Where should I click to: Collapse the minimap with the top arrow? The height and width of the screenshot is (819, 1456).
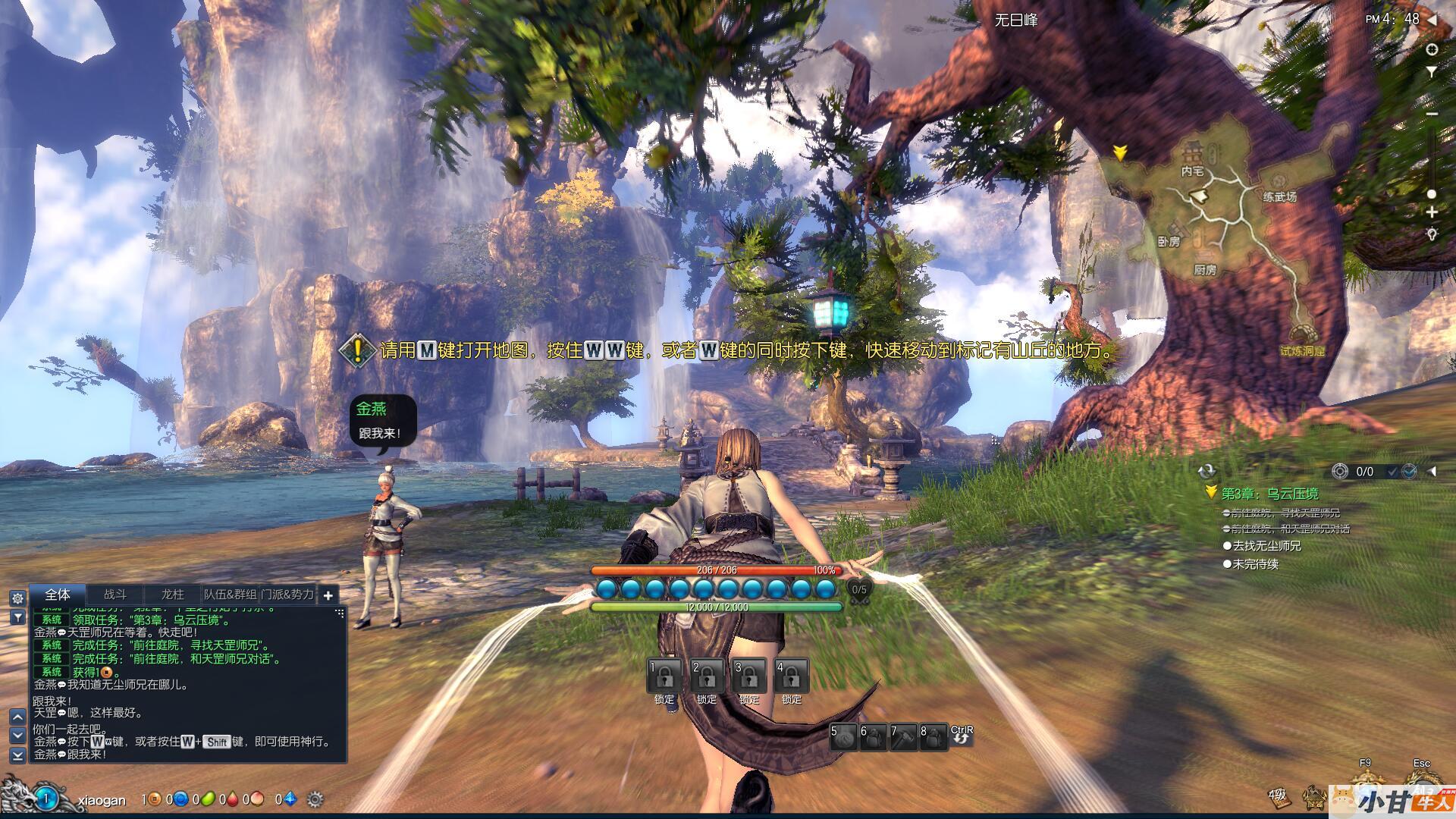coord(1432,20)
